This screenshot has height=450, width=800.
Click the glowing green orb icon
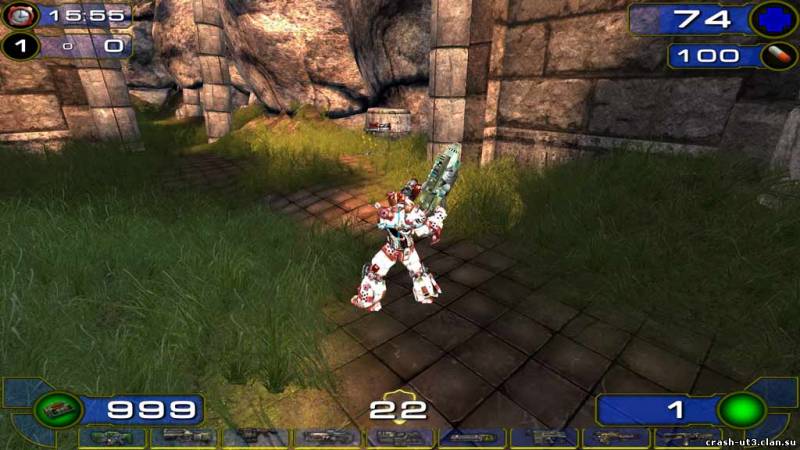[742, 410]
